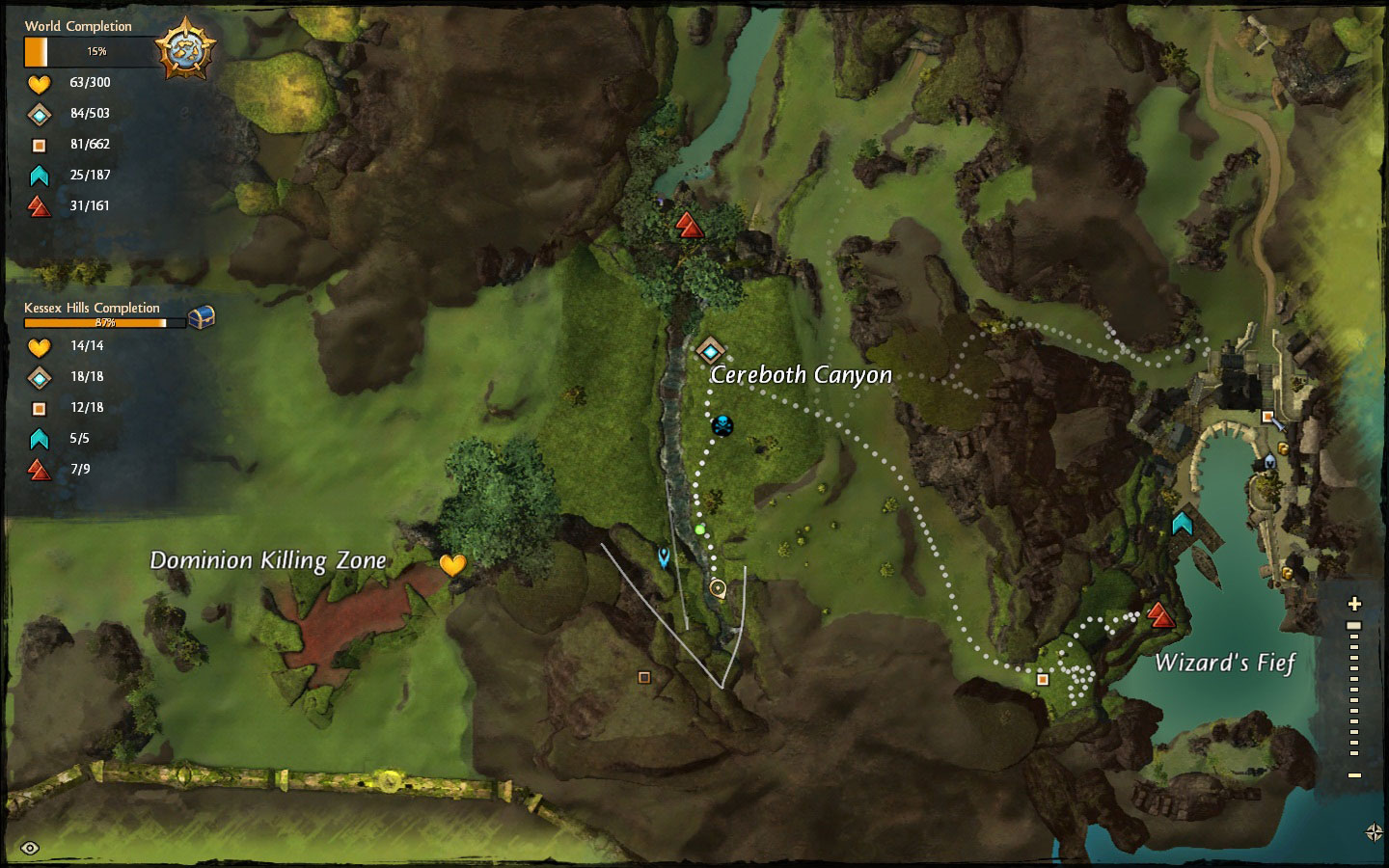Select the Cereboth Canyon waypoint

711,350
